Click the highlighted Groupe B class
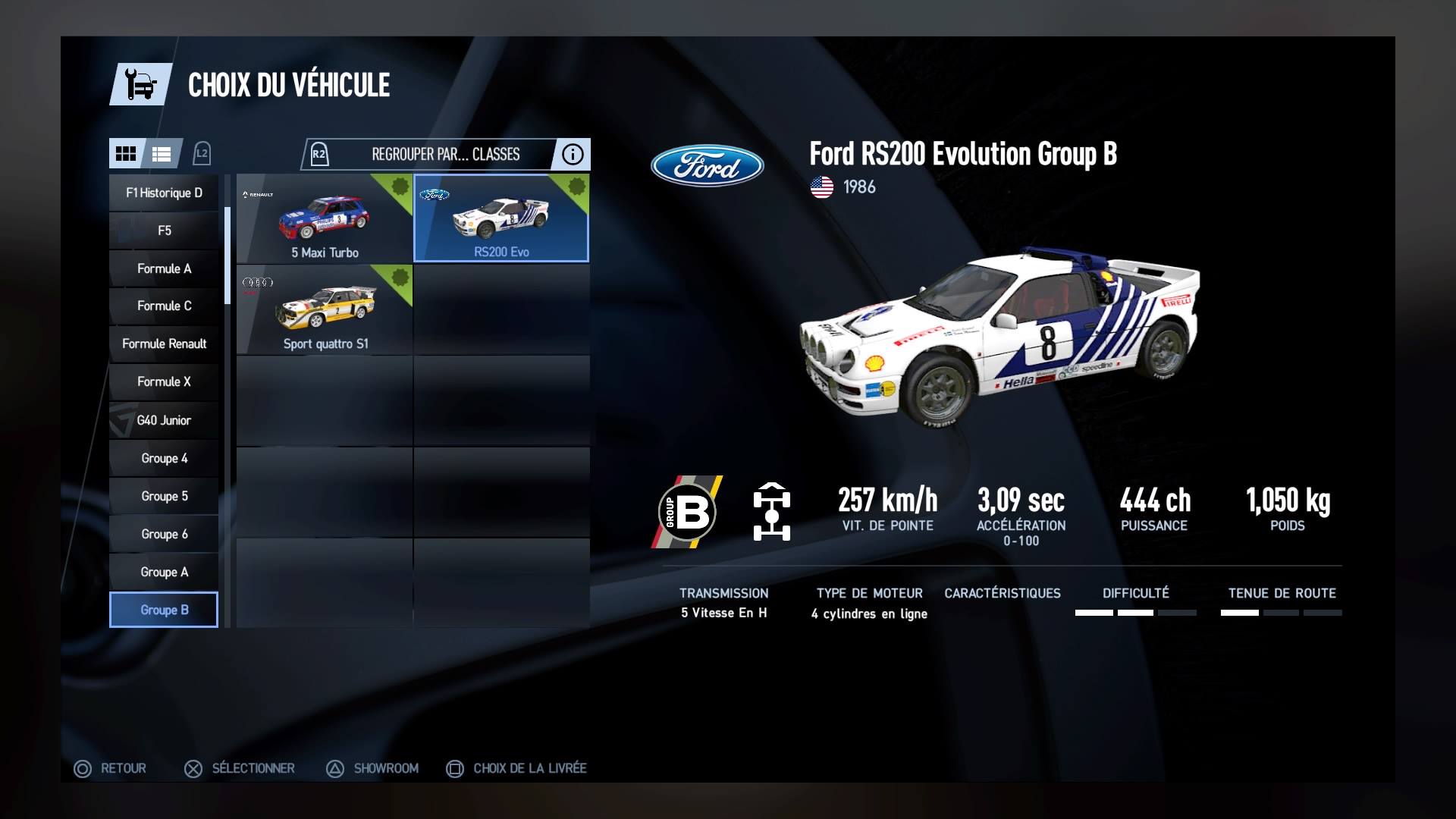 164,610
